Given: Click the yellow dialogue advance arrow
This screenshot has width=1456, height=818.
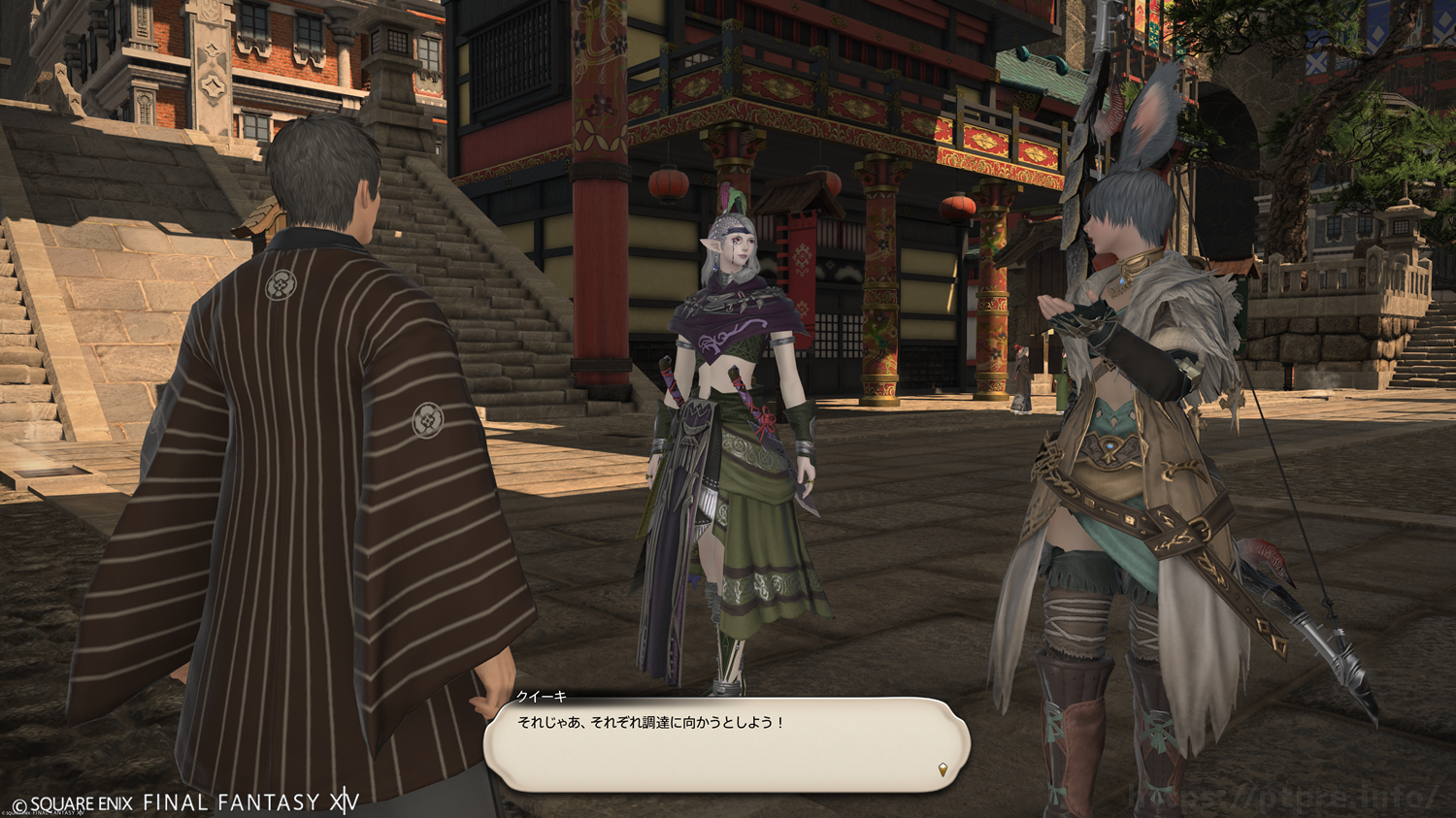Looking at the screenshot, I should coord(943,770).
